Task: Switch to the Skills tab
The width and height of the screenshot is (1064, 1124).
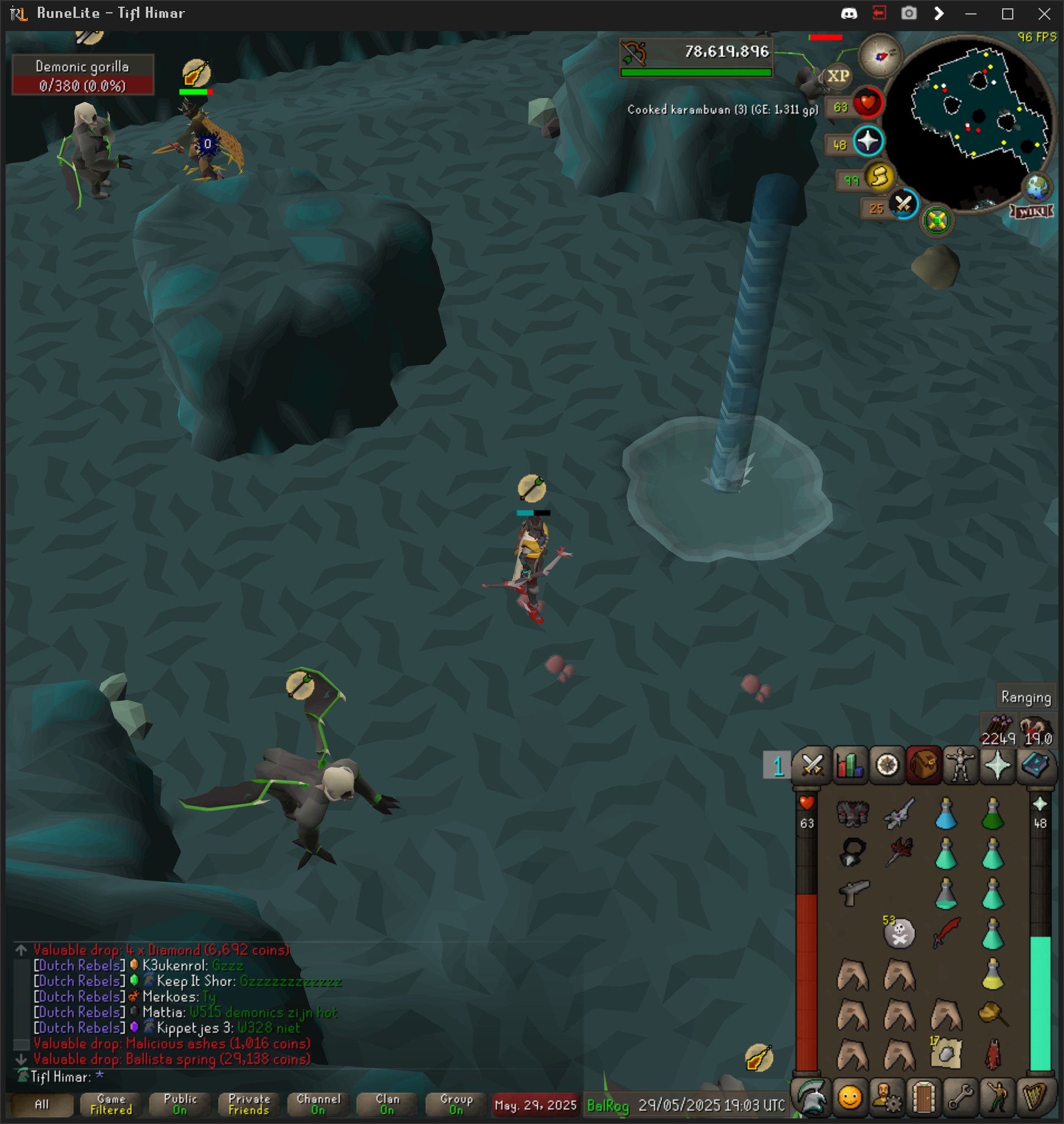Action: point(850,765)
